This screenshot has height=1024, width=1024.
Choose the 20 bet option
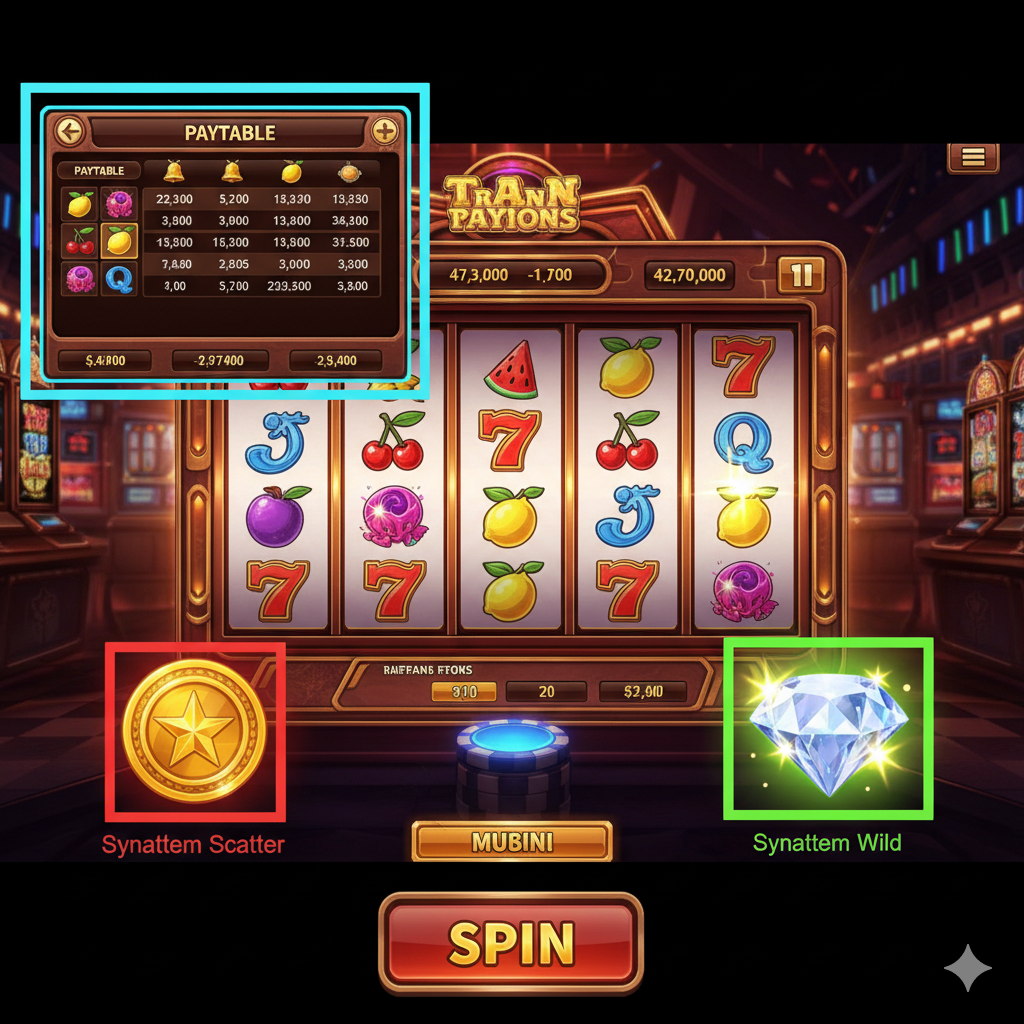click(x=546, y=691)
